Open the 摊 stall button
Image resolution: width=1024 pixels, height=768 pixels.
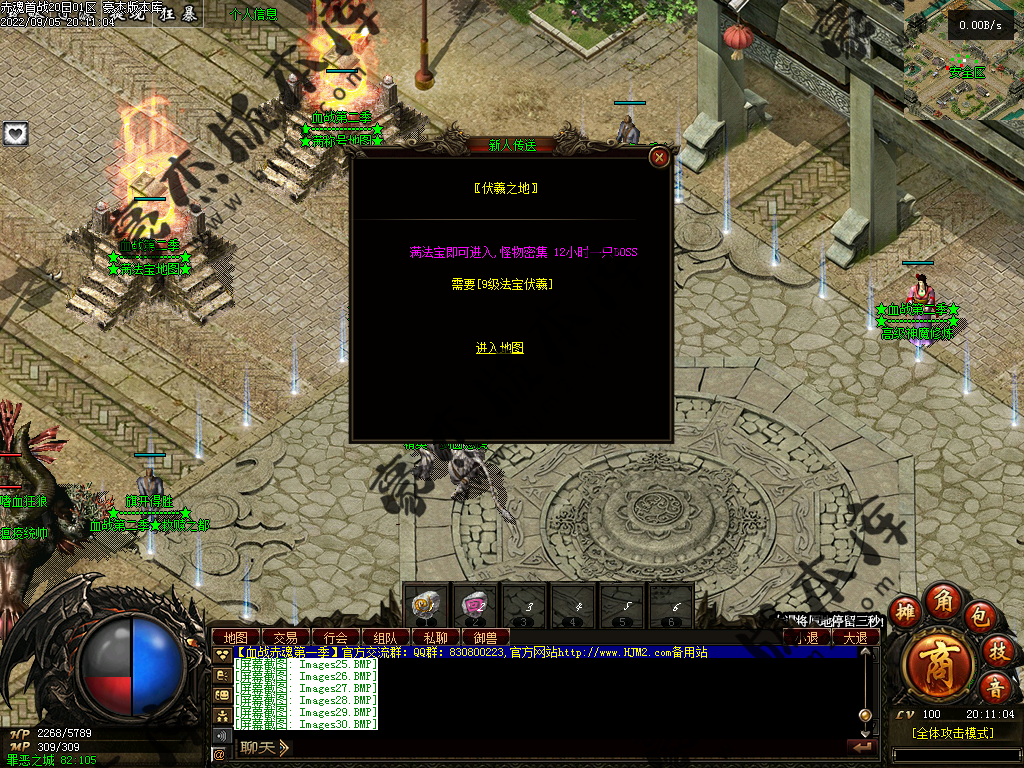tap(905, 611)
